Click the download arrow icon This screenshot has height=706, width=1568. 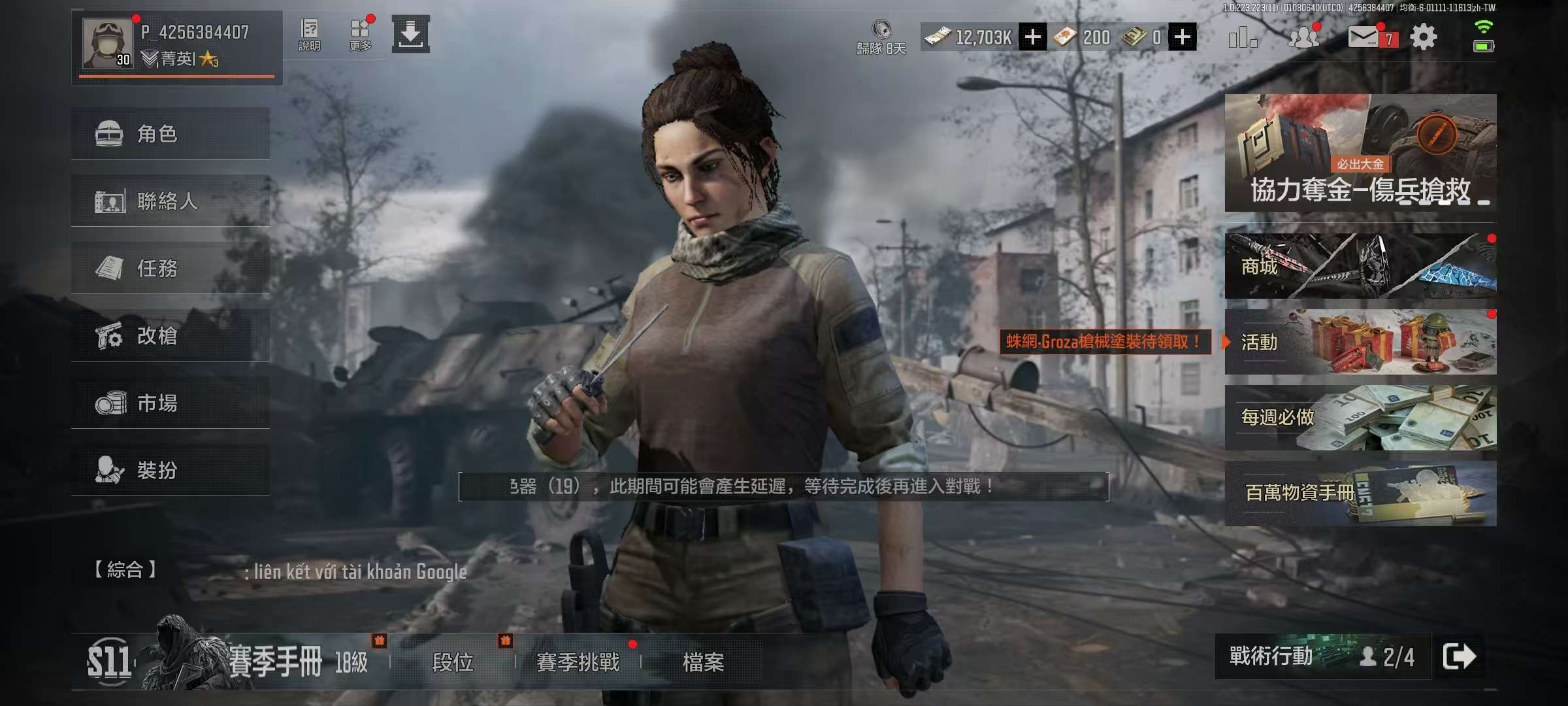click(x=410, y=34)
